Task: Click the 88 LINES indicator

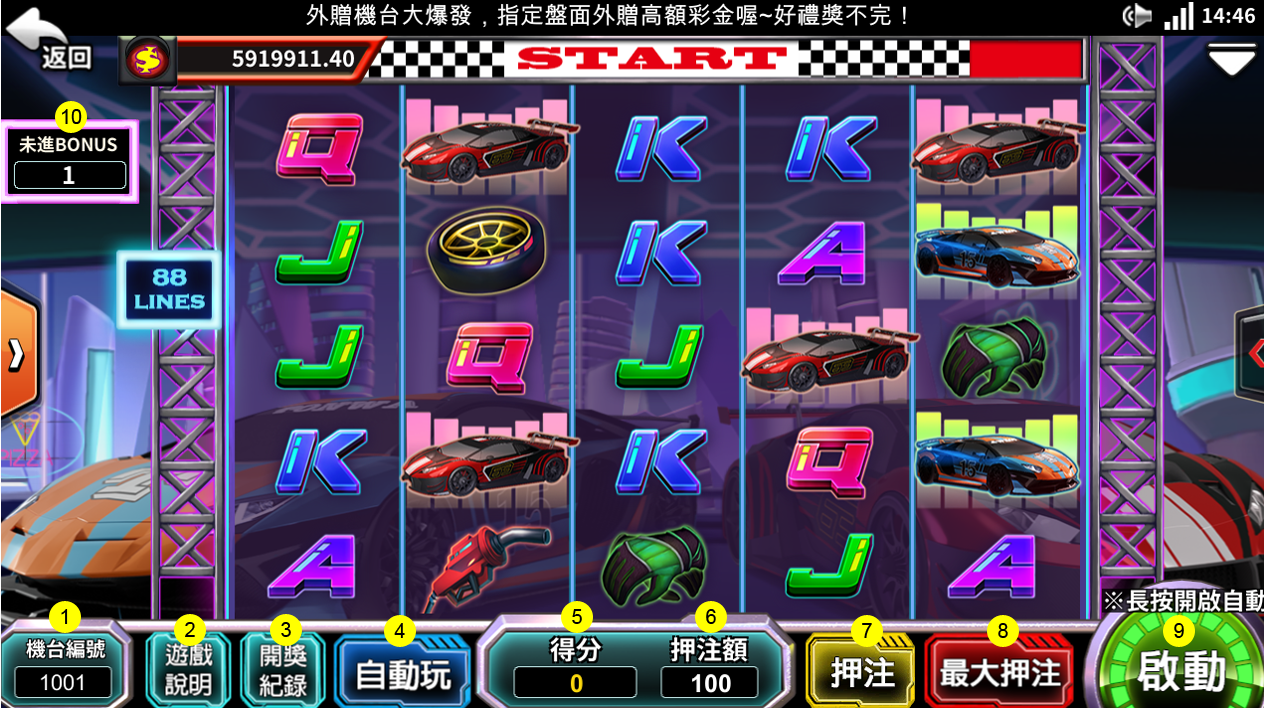Action: [168, 289]
